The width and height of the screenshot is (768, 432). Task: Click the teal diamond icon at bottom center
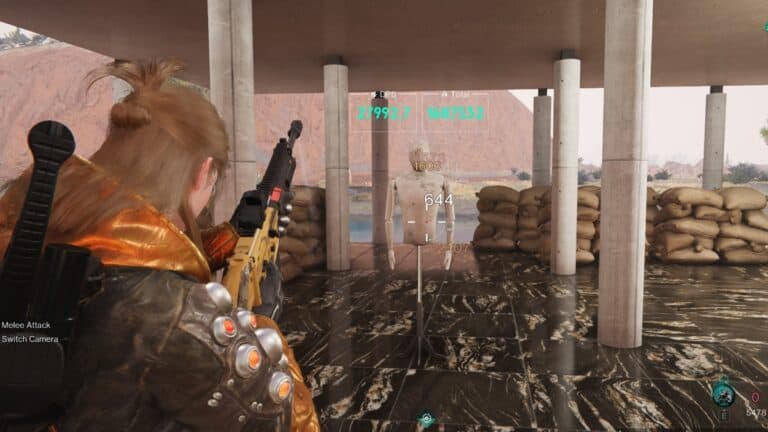(427, 420)
